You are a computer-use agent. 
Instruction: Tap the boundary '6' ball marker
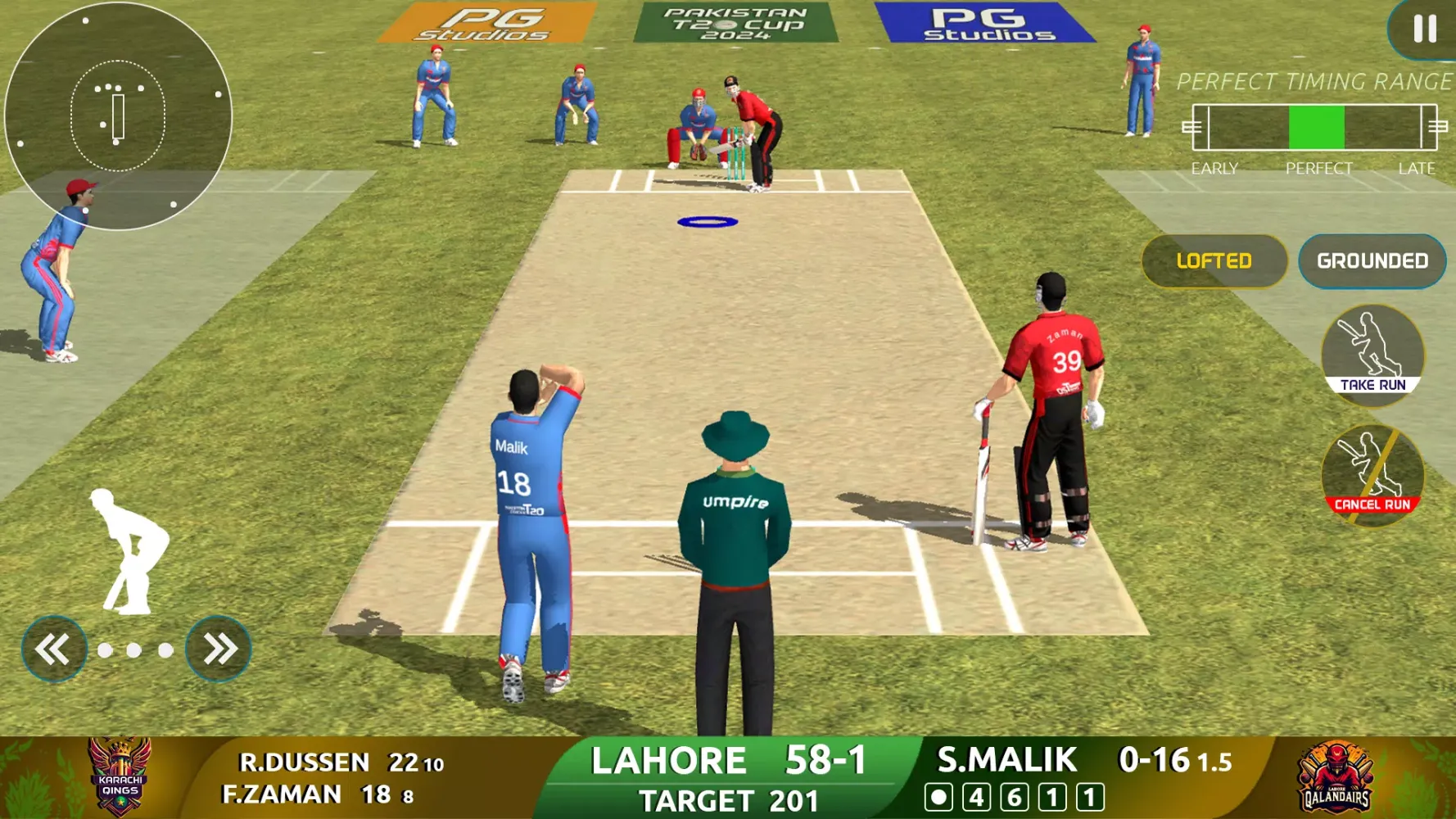tap(1015, 796)
